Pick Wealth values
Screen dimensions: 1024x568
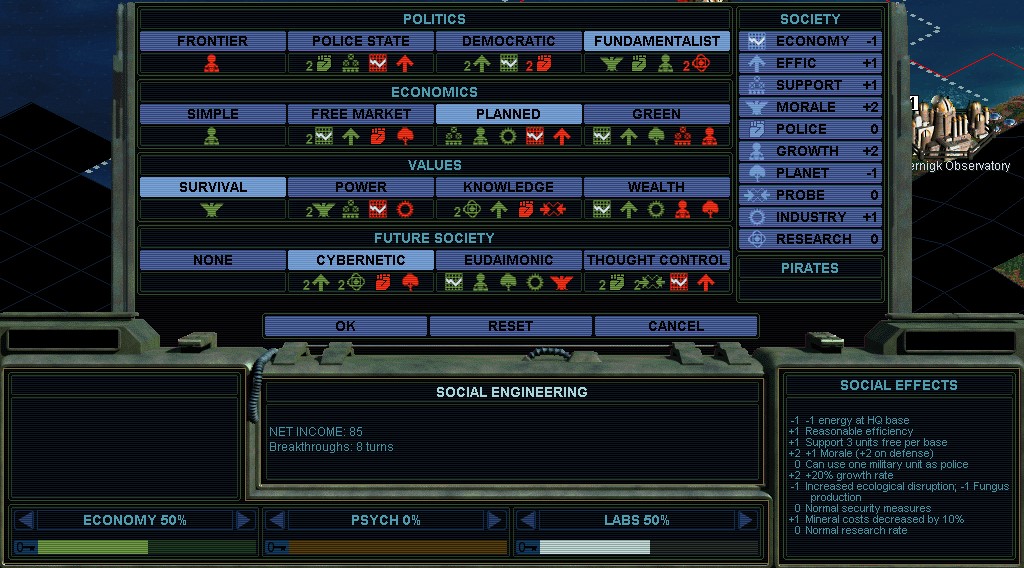pos(657,187)
